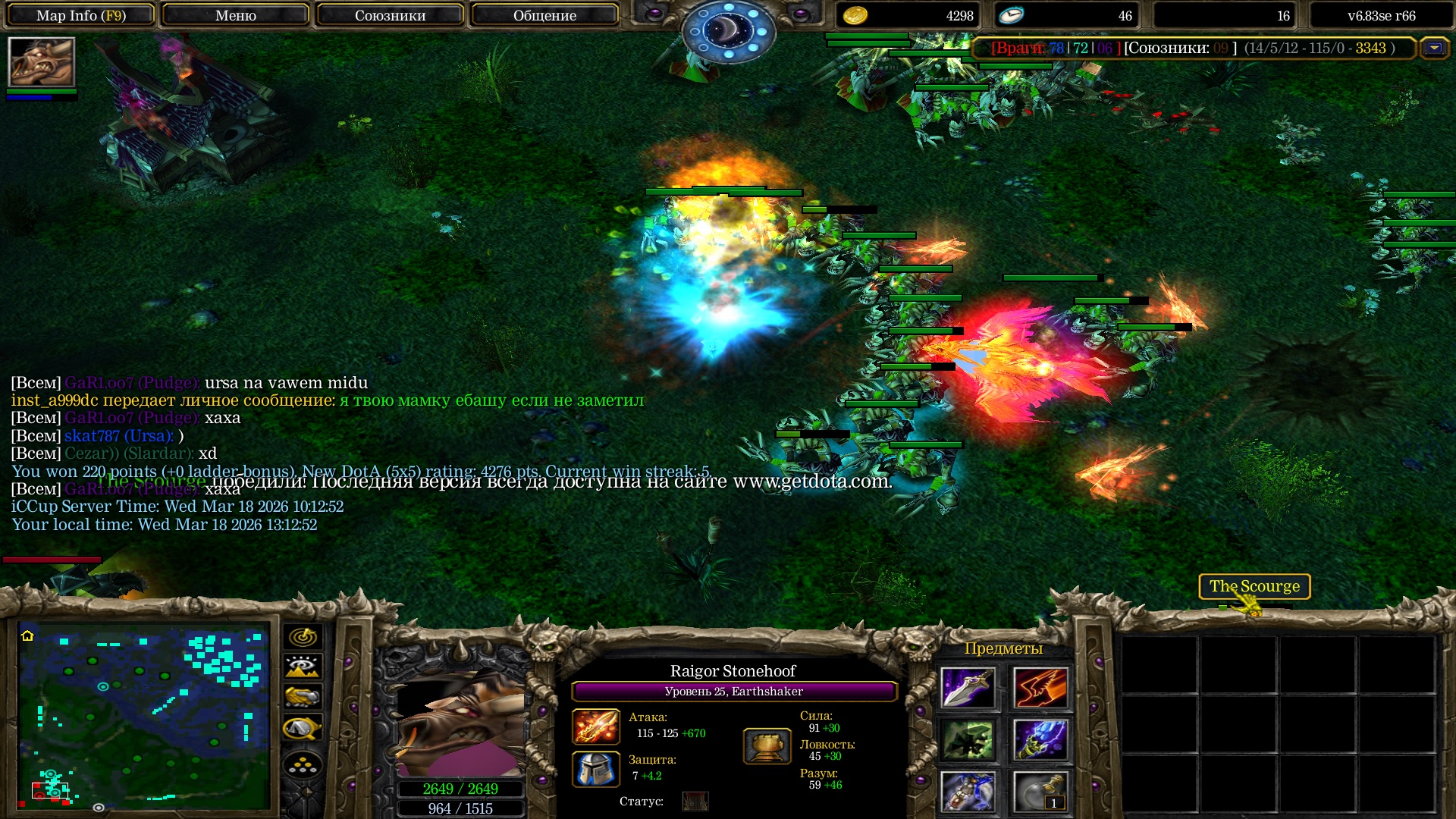The width and height of the screenshot is (1456, 819).
Task: Open the Общение chat log menu
Action: [544, 15]
